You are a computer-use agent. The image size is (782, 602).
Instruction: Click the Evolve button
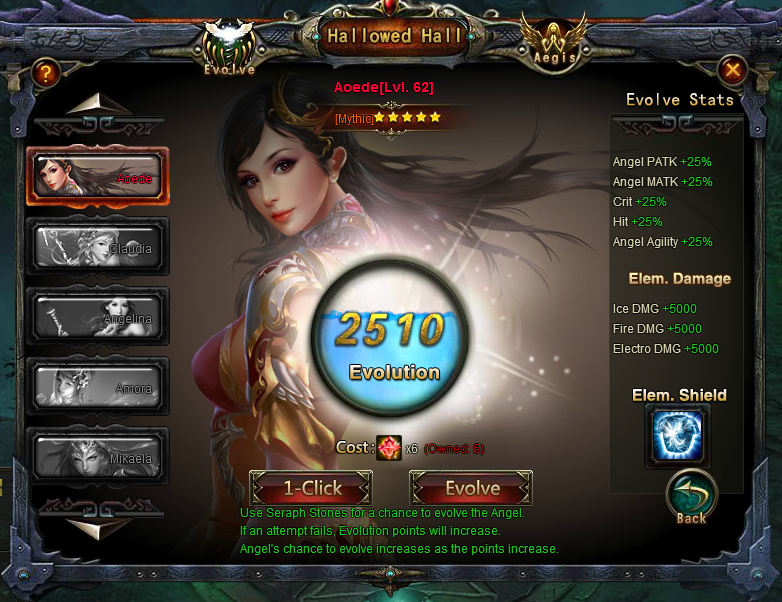click(x=471, y=488)
